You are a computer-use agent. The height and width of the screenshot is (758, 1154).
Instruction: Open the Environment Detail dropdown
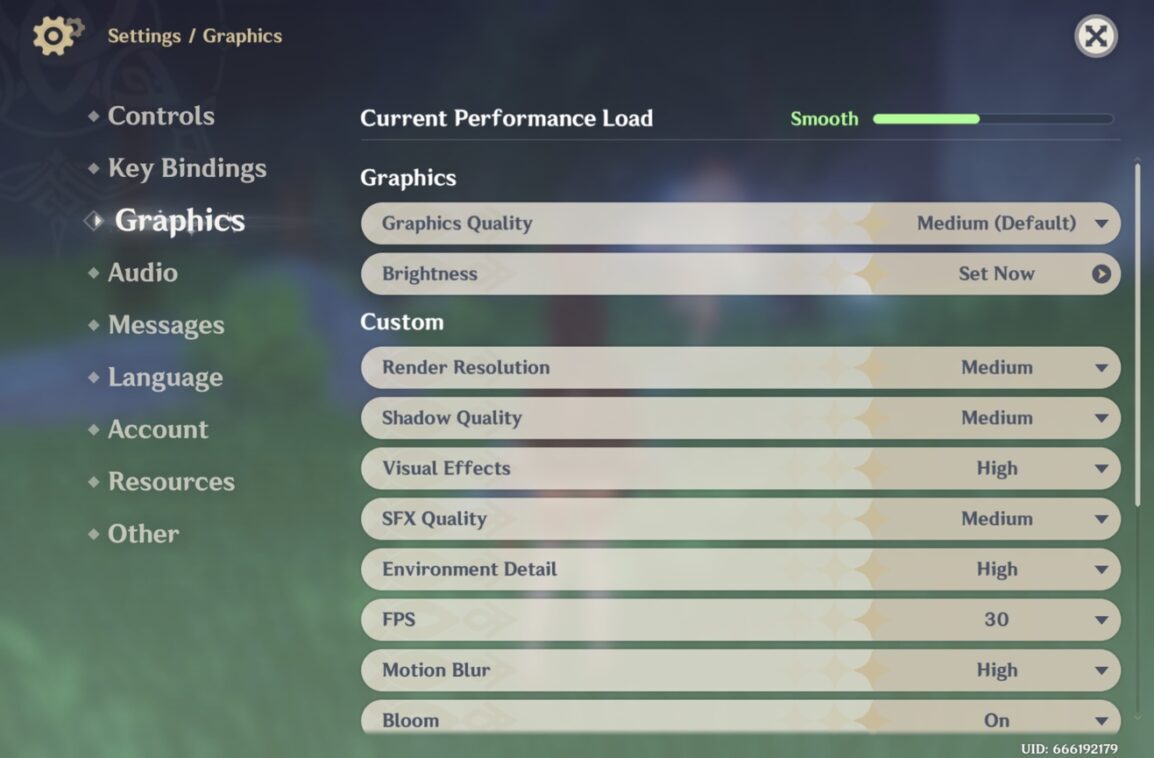pos(1010,569)
